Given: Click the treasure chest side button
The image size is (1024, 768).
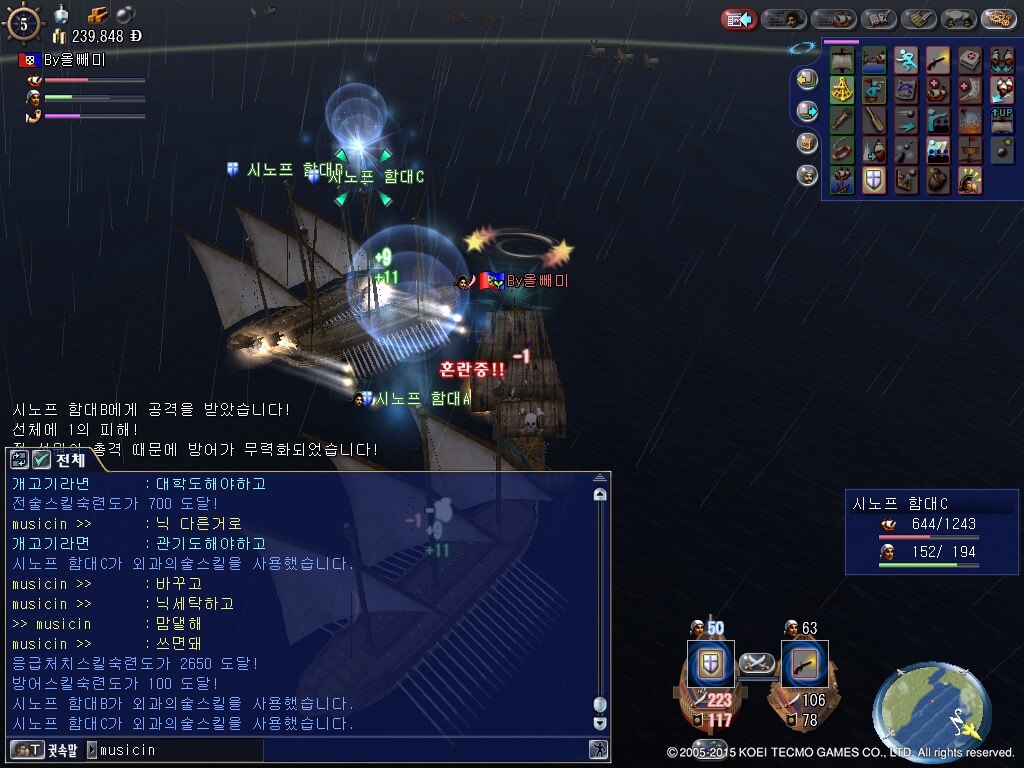Looking at the screenshot, I should [x=807, y=143].
